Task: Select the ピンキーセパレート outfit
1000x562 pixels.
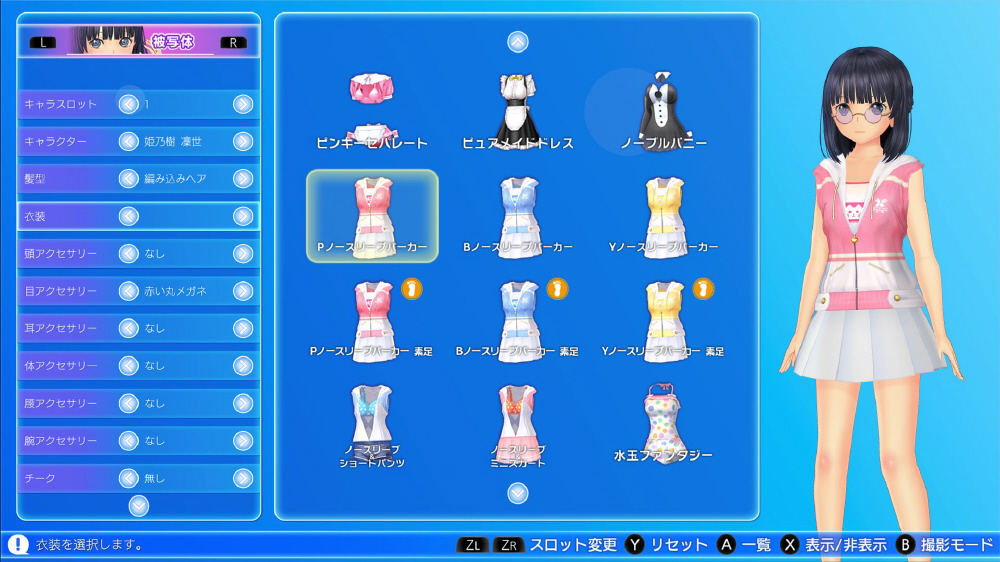Action: click(372, 110)
